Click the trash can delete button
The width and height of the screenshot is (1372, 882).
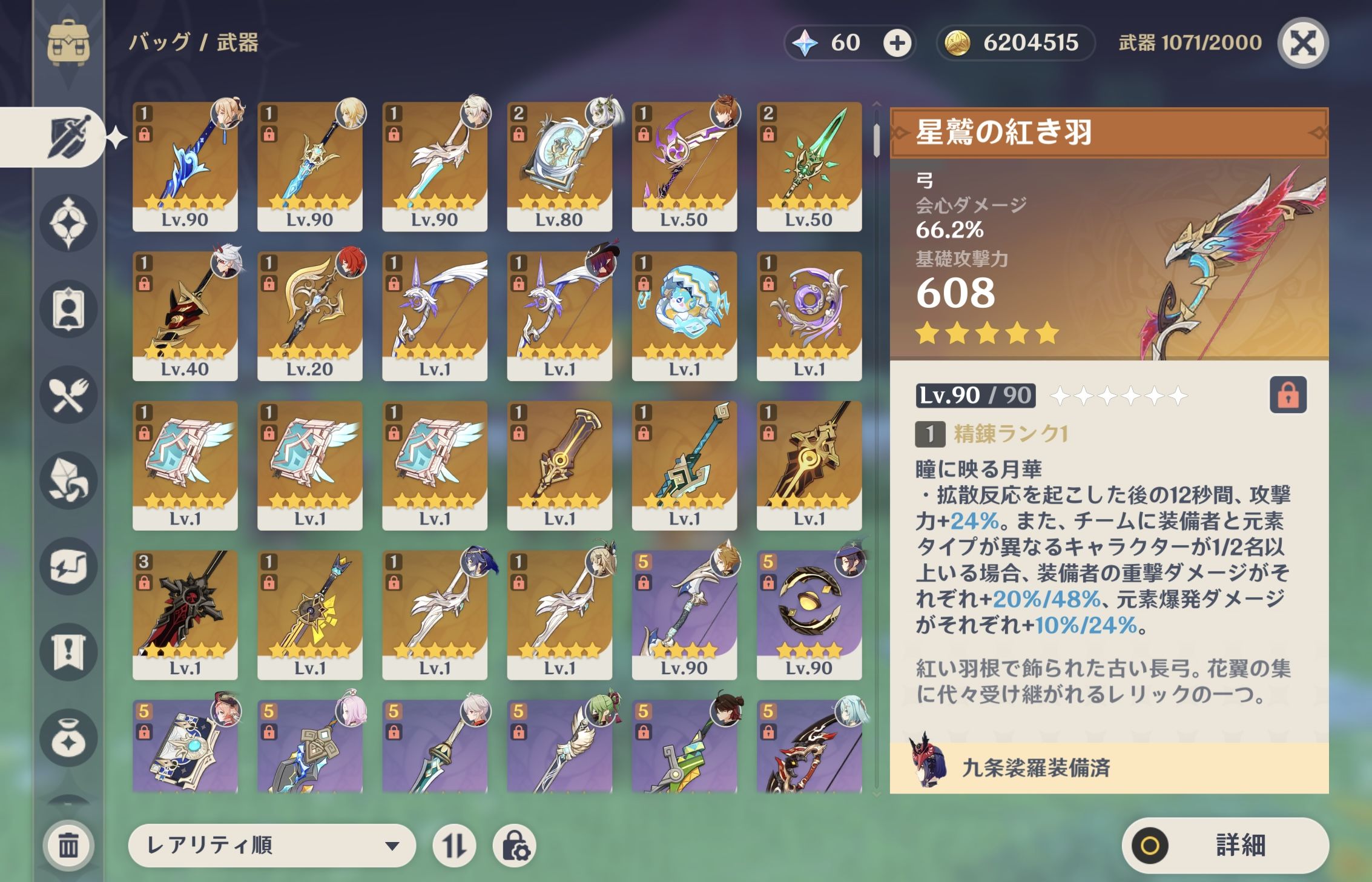coord(68,845)
